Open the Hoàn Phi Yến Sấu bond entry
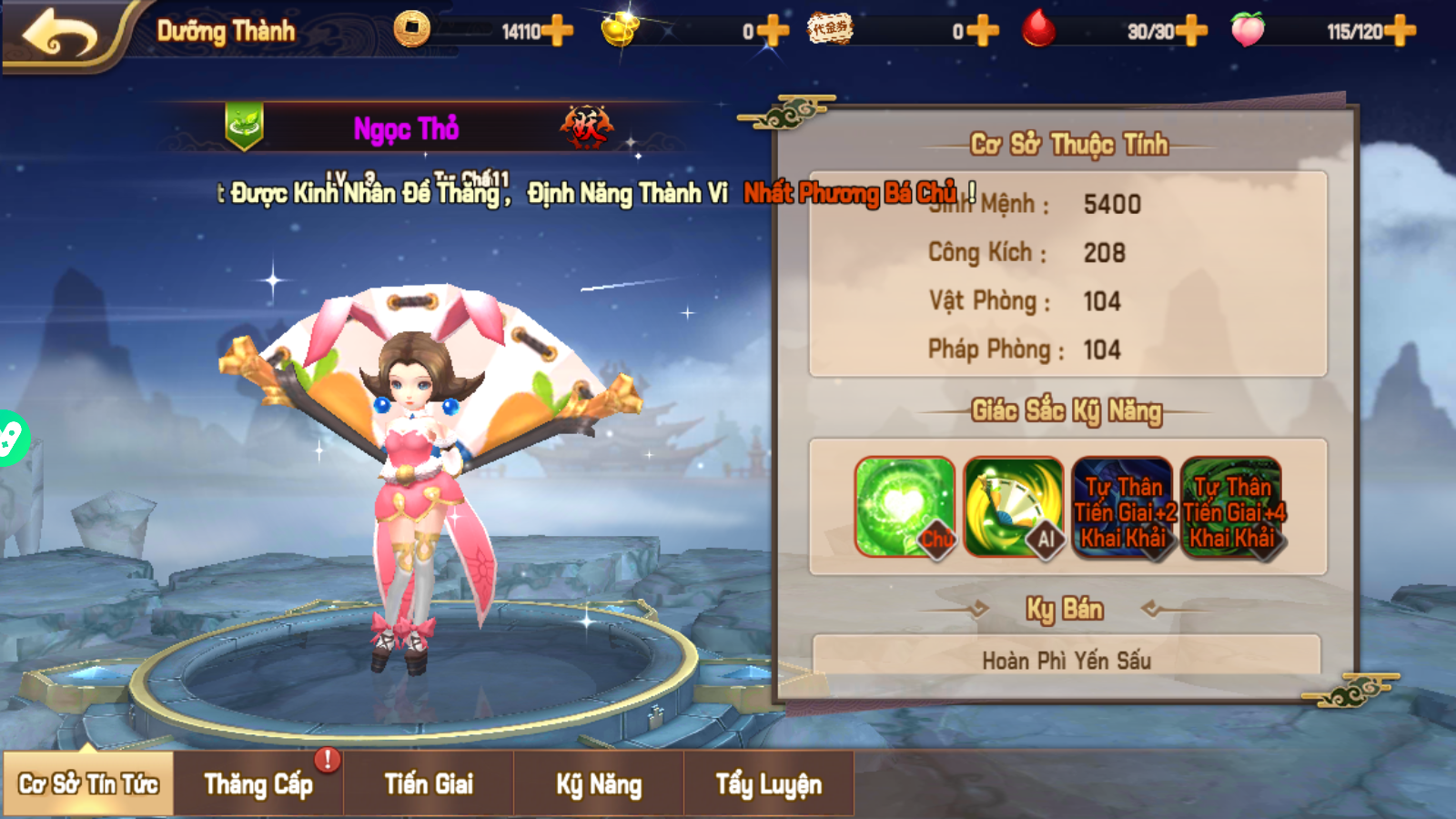 pyautogui.click(x=1067, y=659)
